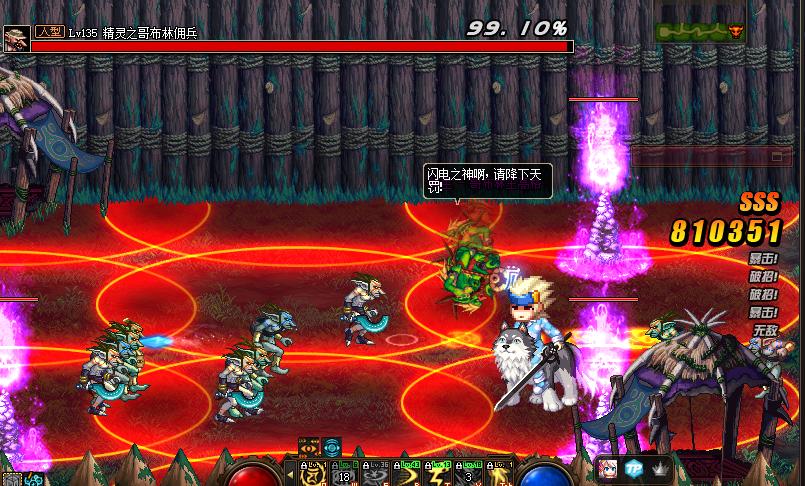Activate the yellow lightning bolt skill
This screenshot has width=805, height=486.
point(438,475)
